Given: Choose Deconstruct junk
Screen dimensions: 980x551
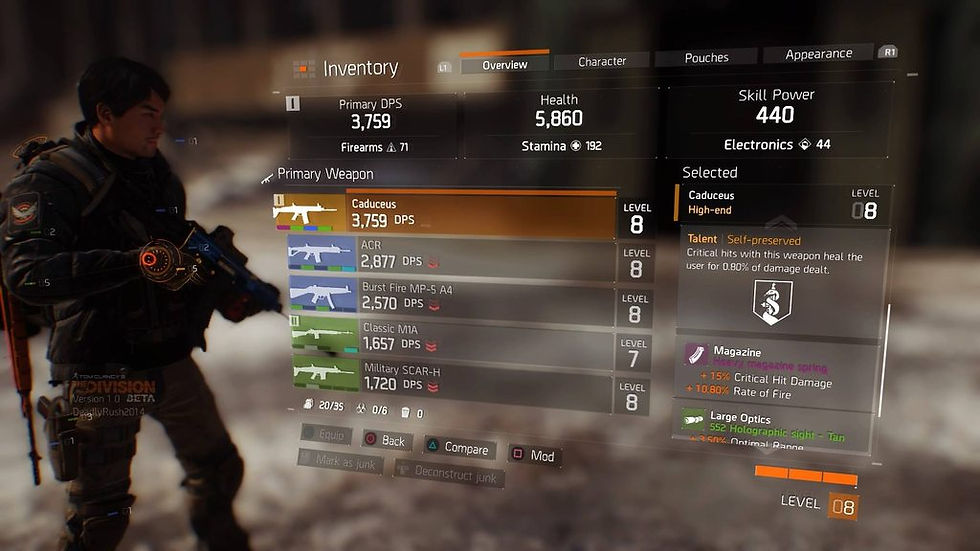Looking at the screenshot, I should (449, 473).
